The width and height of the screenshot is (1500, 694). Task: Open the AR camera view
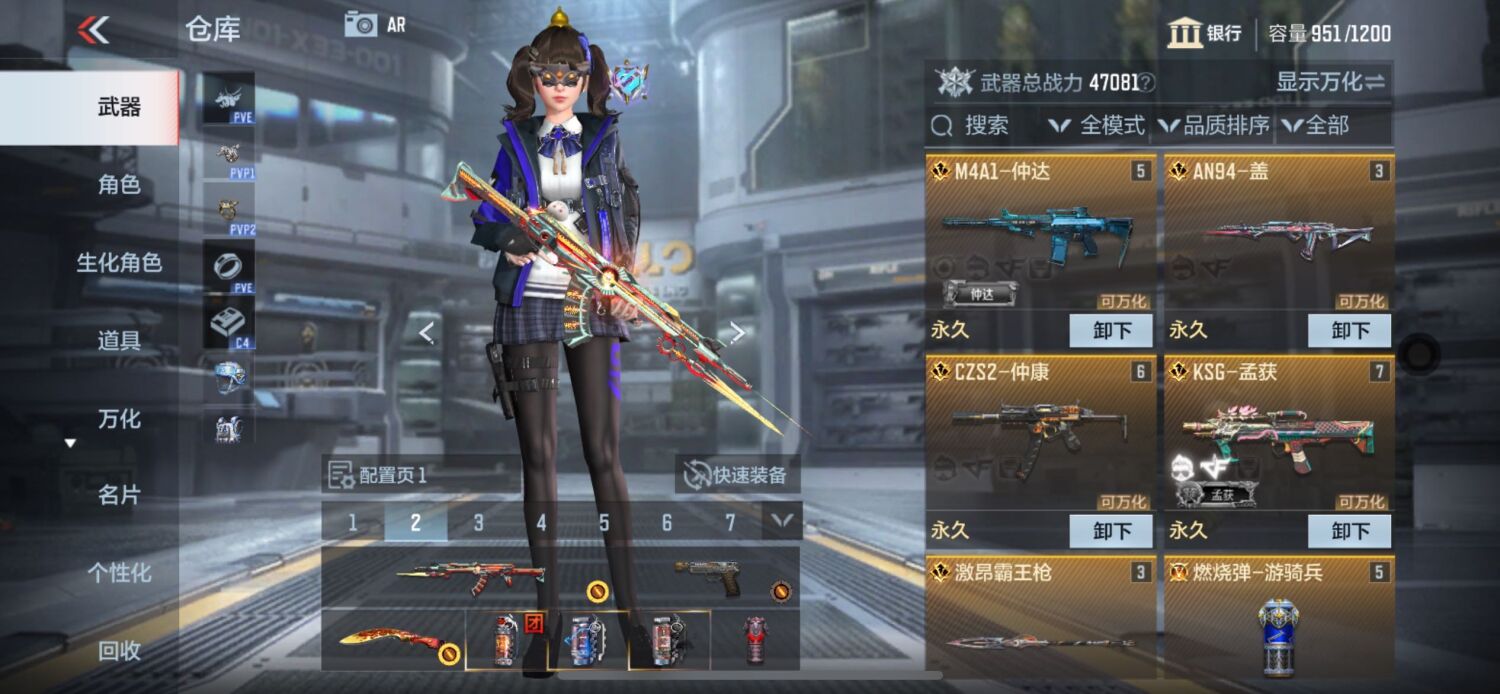(x=375, y=25)
